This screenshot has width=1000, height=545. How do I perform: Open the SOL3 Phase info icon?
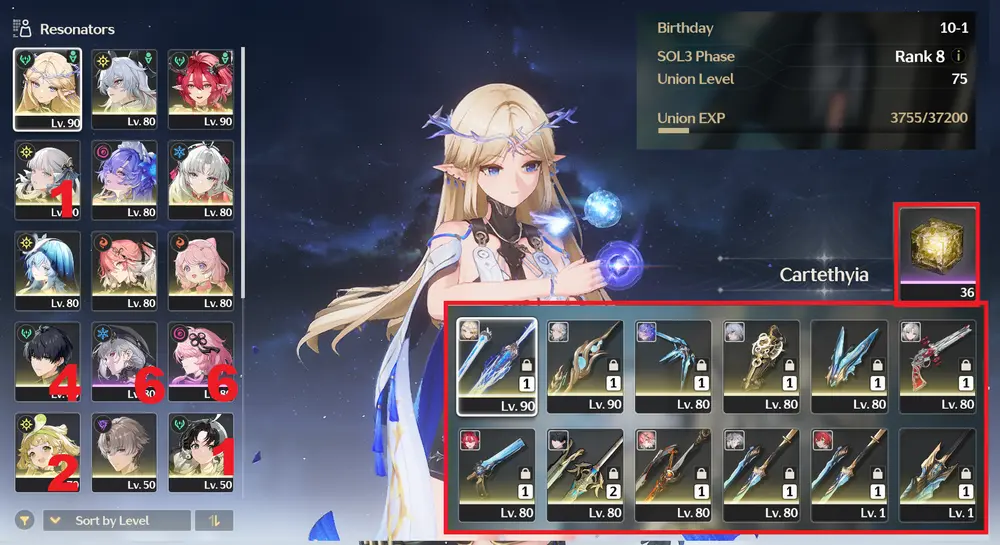point(959,56)
